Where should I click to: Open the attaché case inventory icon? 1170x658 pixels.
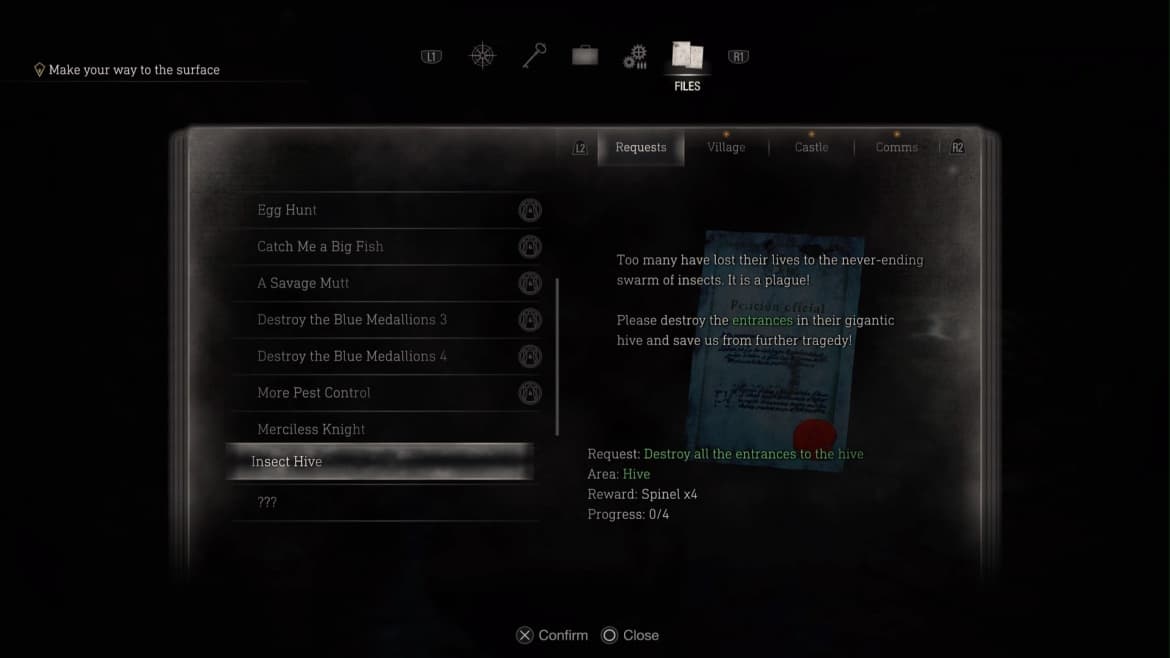585,56
